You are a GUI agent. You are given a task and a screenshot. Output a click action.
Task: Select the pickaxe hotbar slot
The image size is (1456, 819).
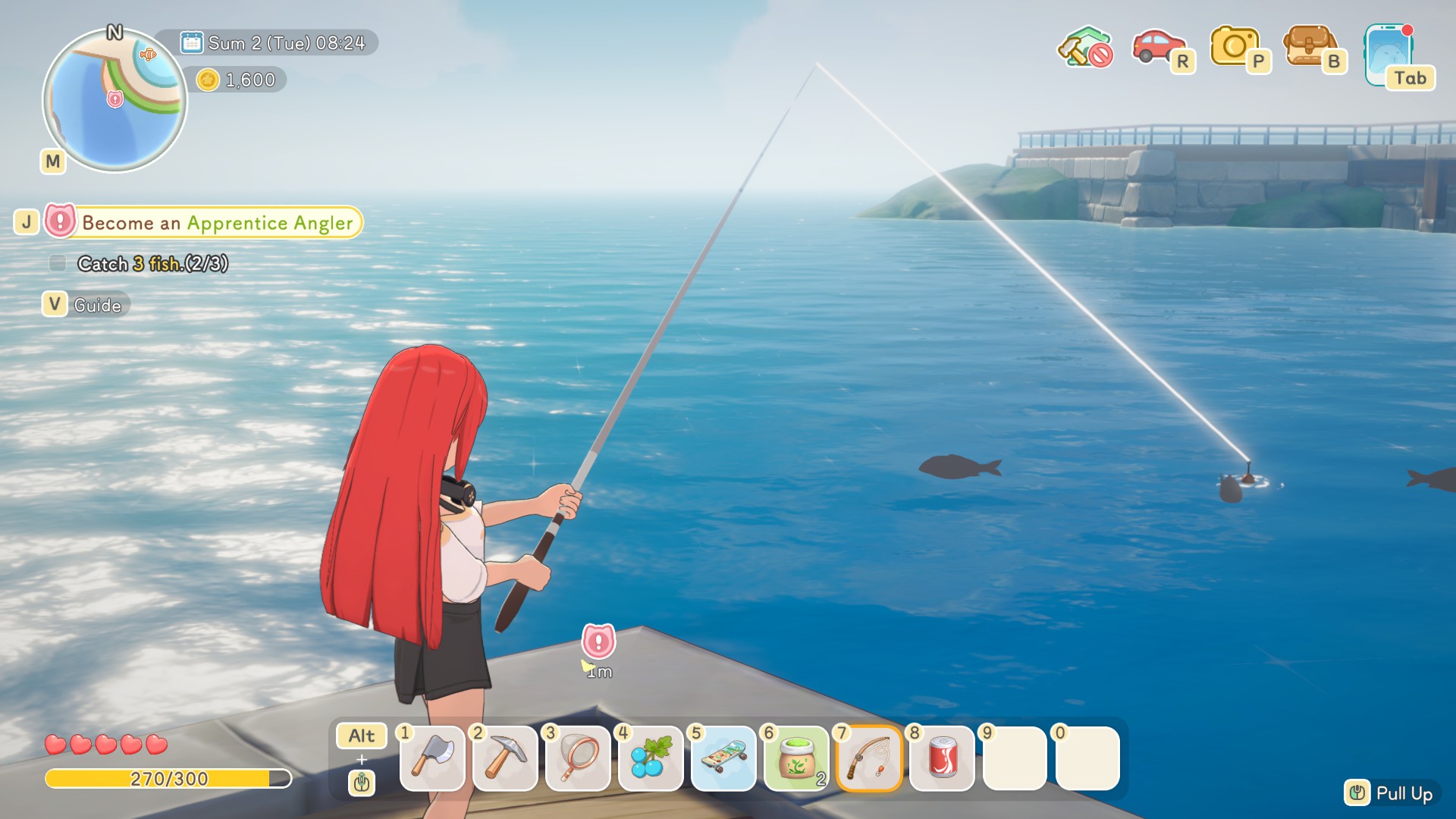click(x=505, y=758)
